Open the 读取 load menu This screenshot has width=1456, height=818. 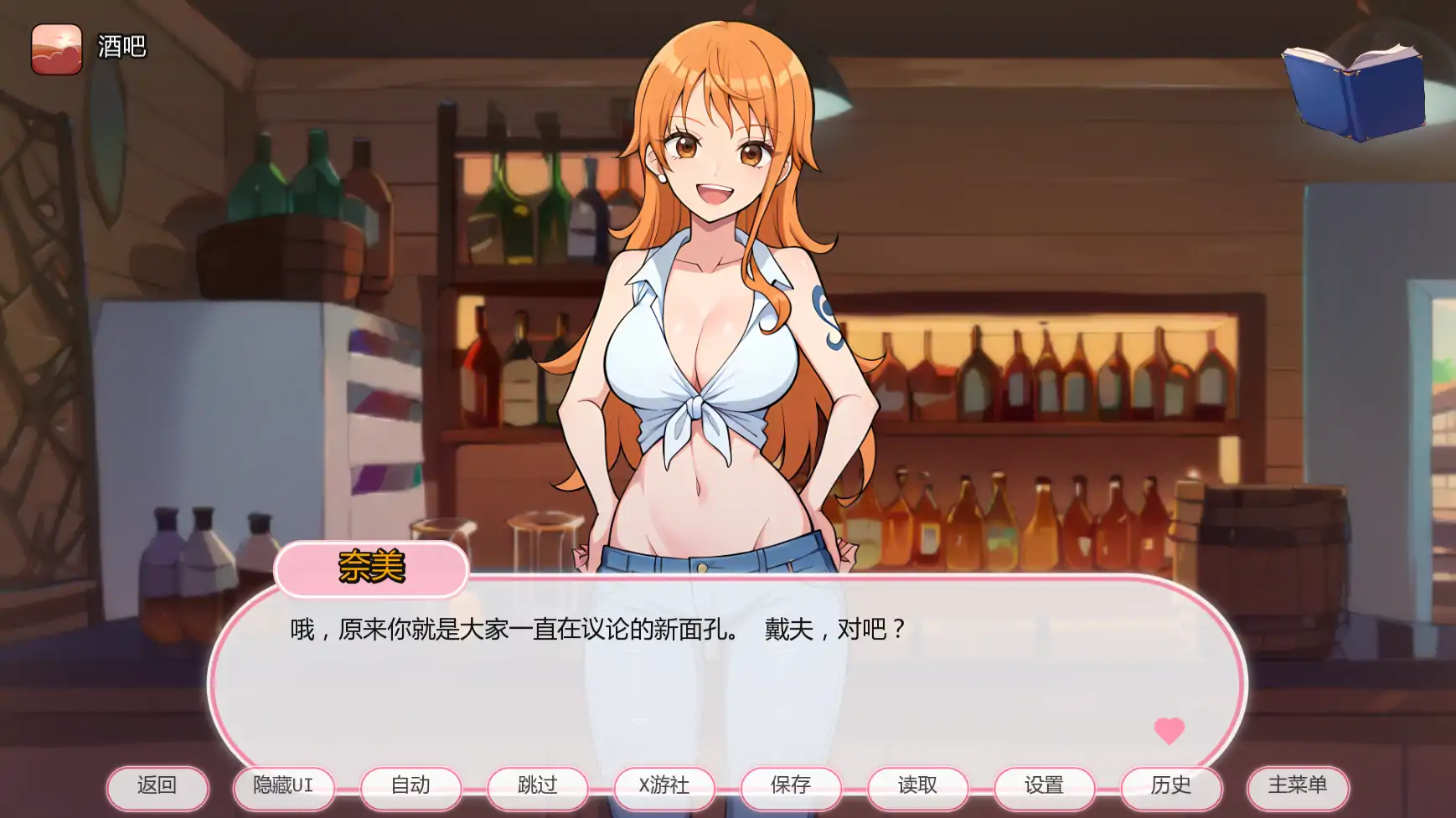(917, 787)
